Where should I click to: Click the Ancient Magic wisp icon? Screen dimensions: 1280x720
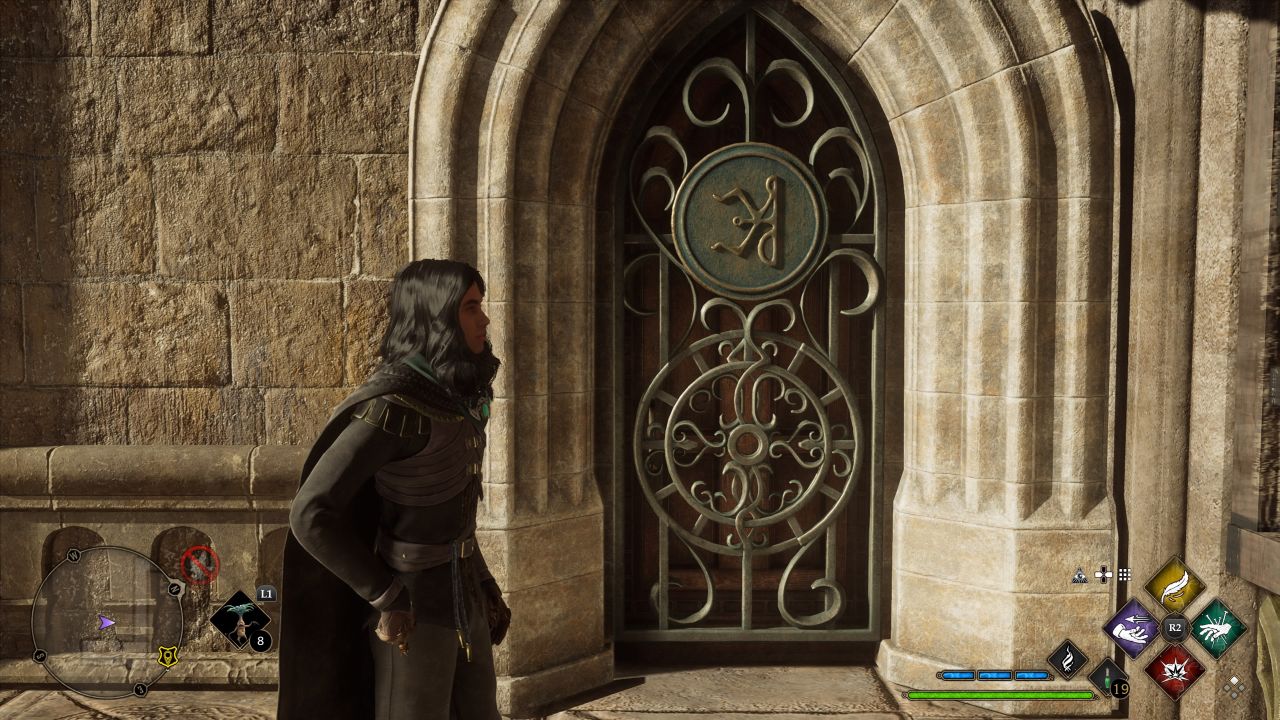[x=1069, y=660]
